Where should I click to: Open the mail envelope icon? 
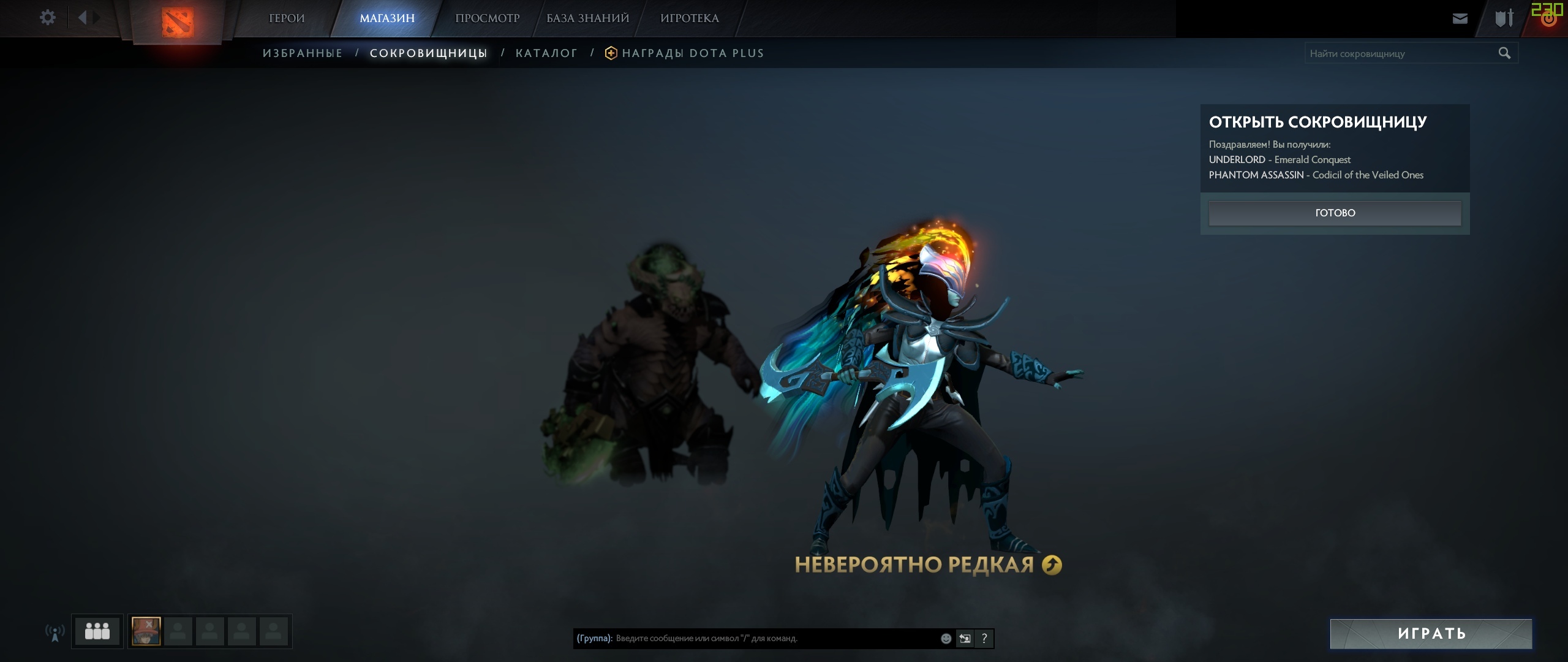pos(1460,18)
